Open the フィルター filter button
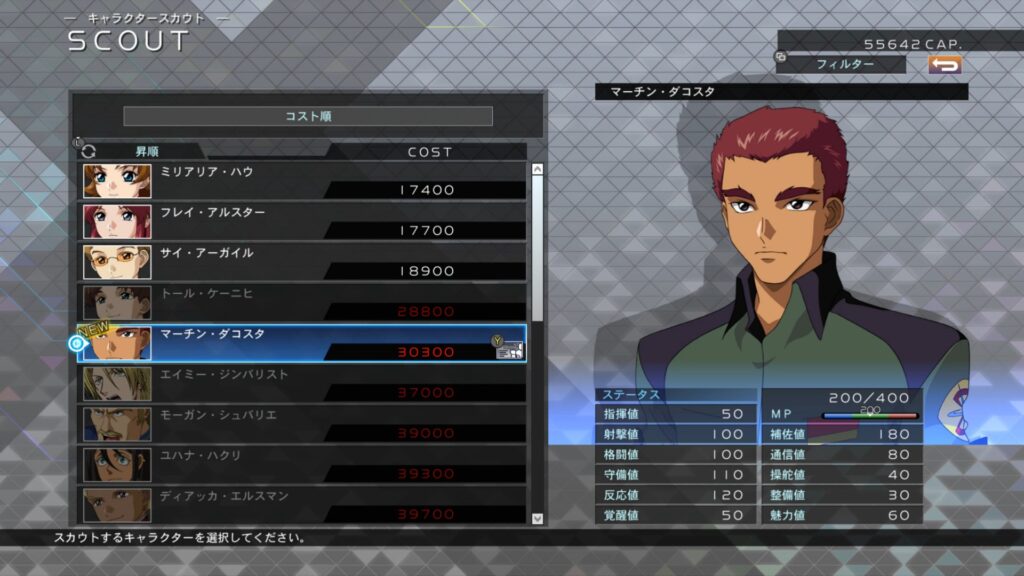 [x=845, y=64]
